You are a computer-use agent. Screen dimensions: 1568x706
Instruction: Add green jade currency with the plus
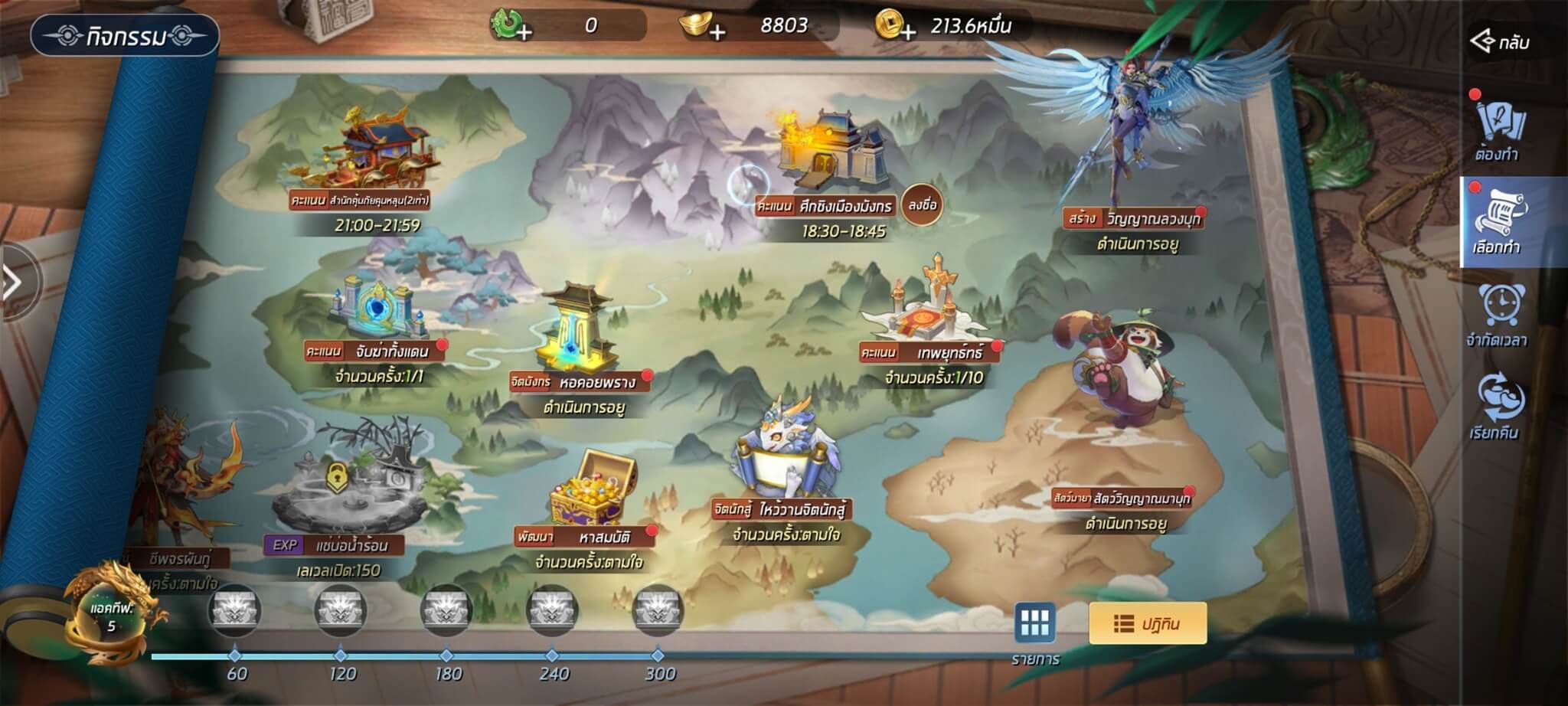524,32
